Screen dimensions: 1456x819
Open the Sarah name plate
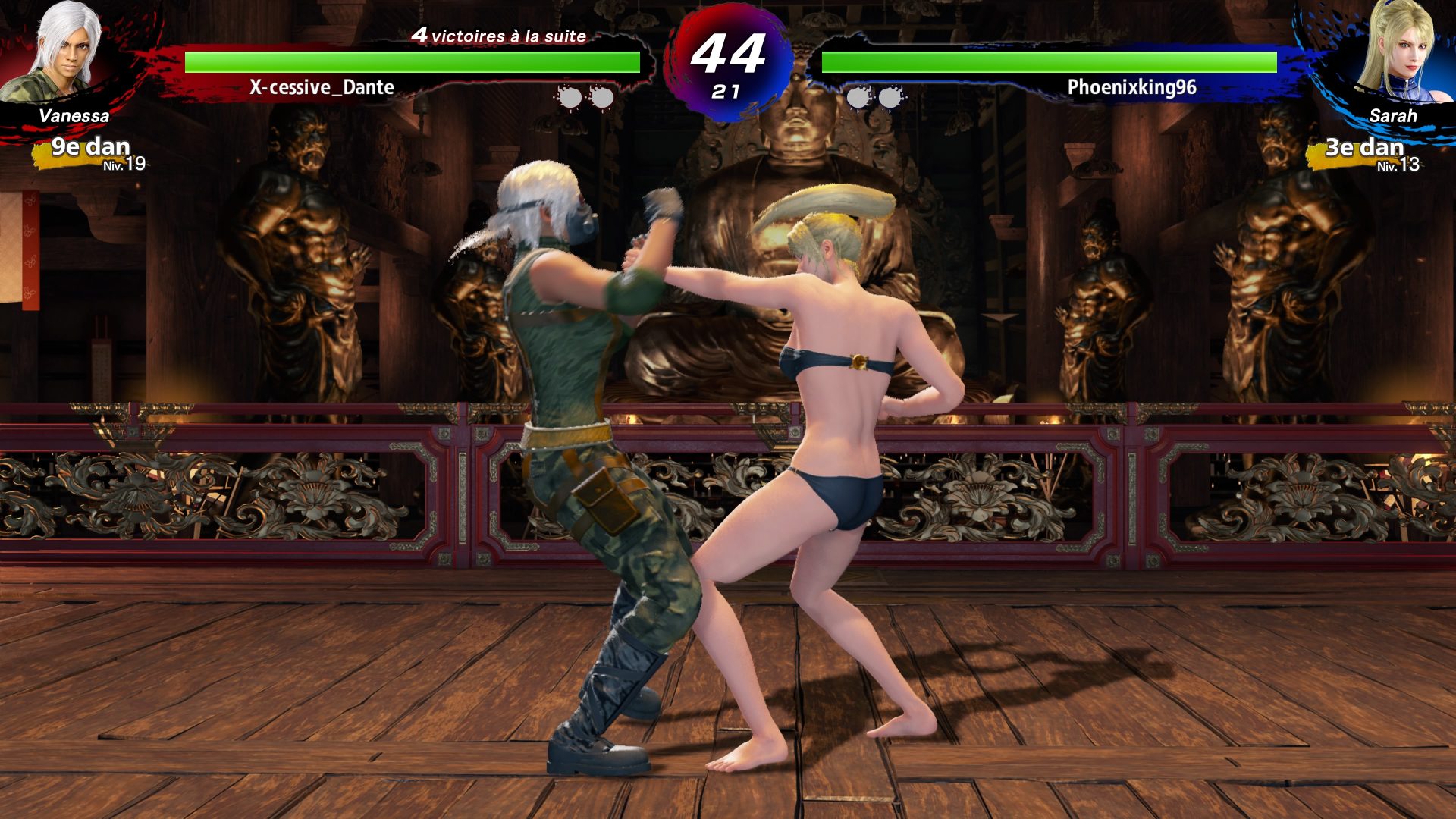(1394, 117)
